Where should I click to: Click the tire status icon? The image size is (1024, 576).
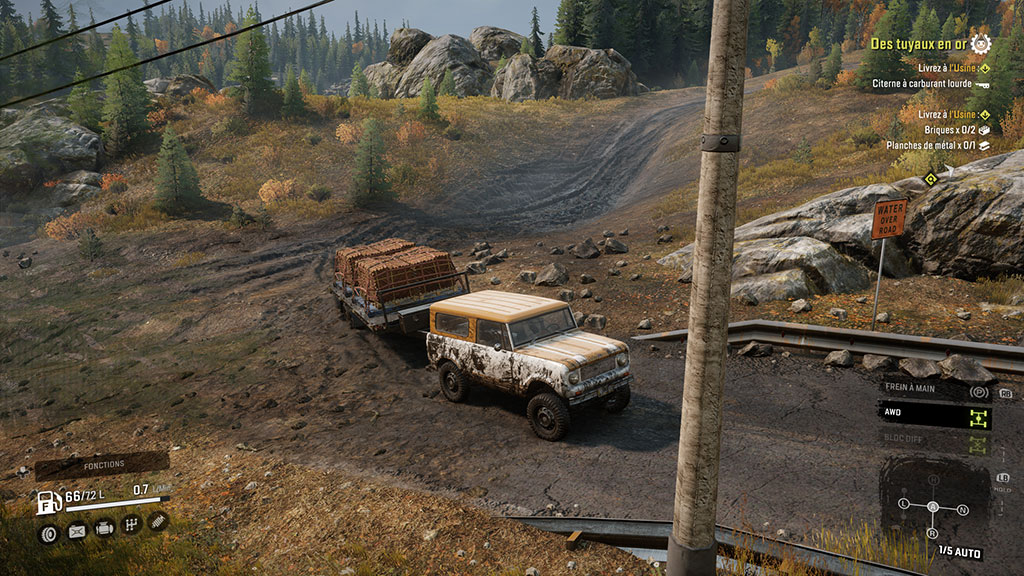point(47,534)
